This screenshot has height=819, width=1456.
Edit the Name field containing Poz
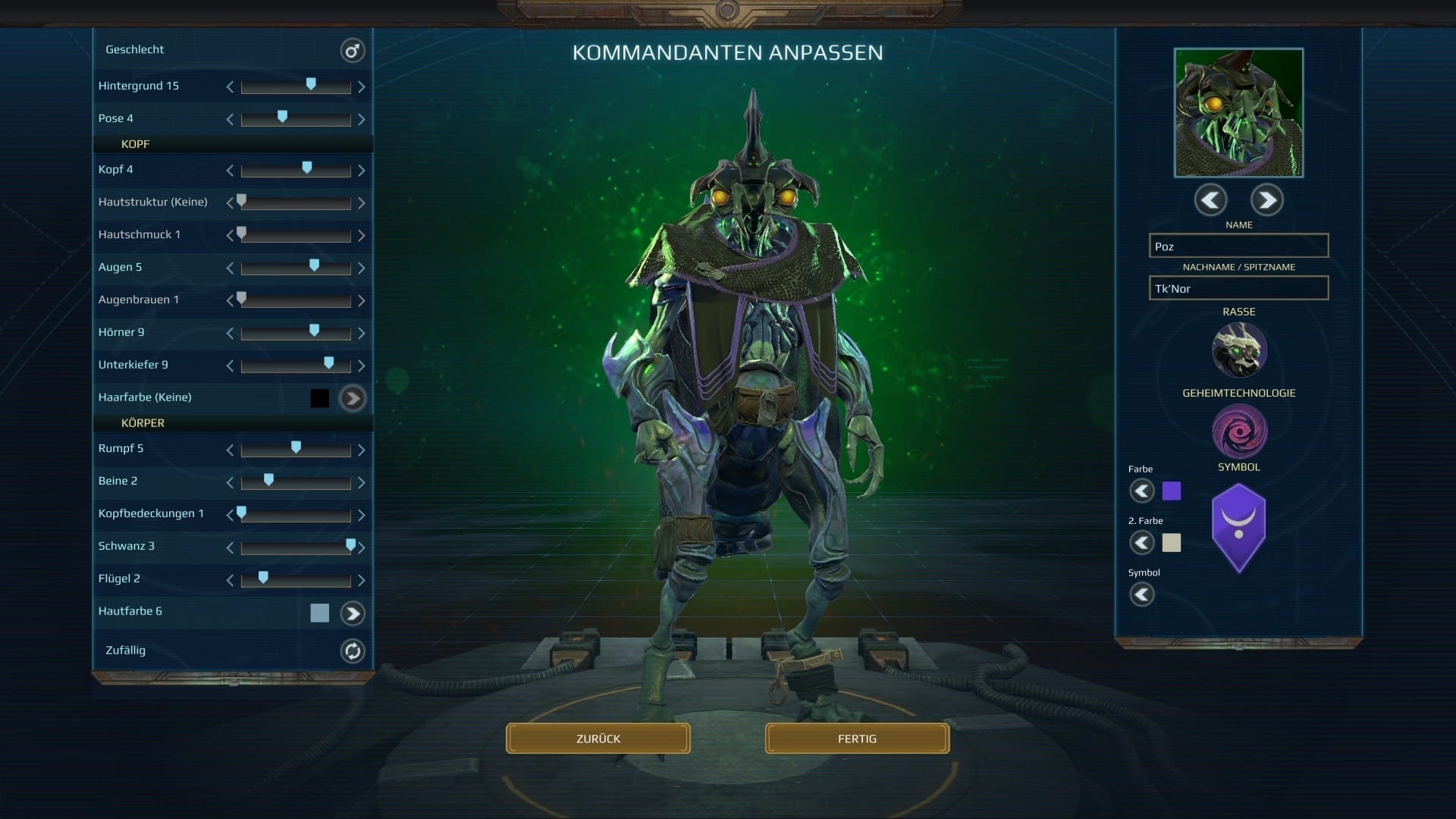pyautogui.click(x=1238, y=246)
